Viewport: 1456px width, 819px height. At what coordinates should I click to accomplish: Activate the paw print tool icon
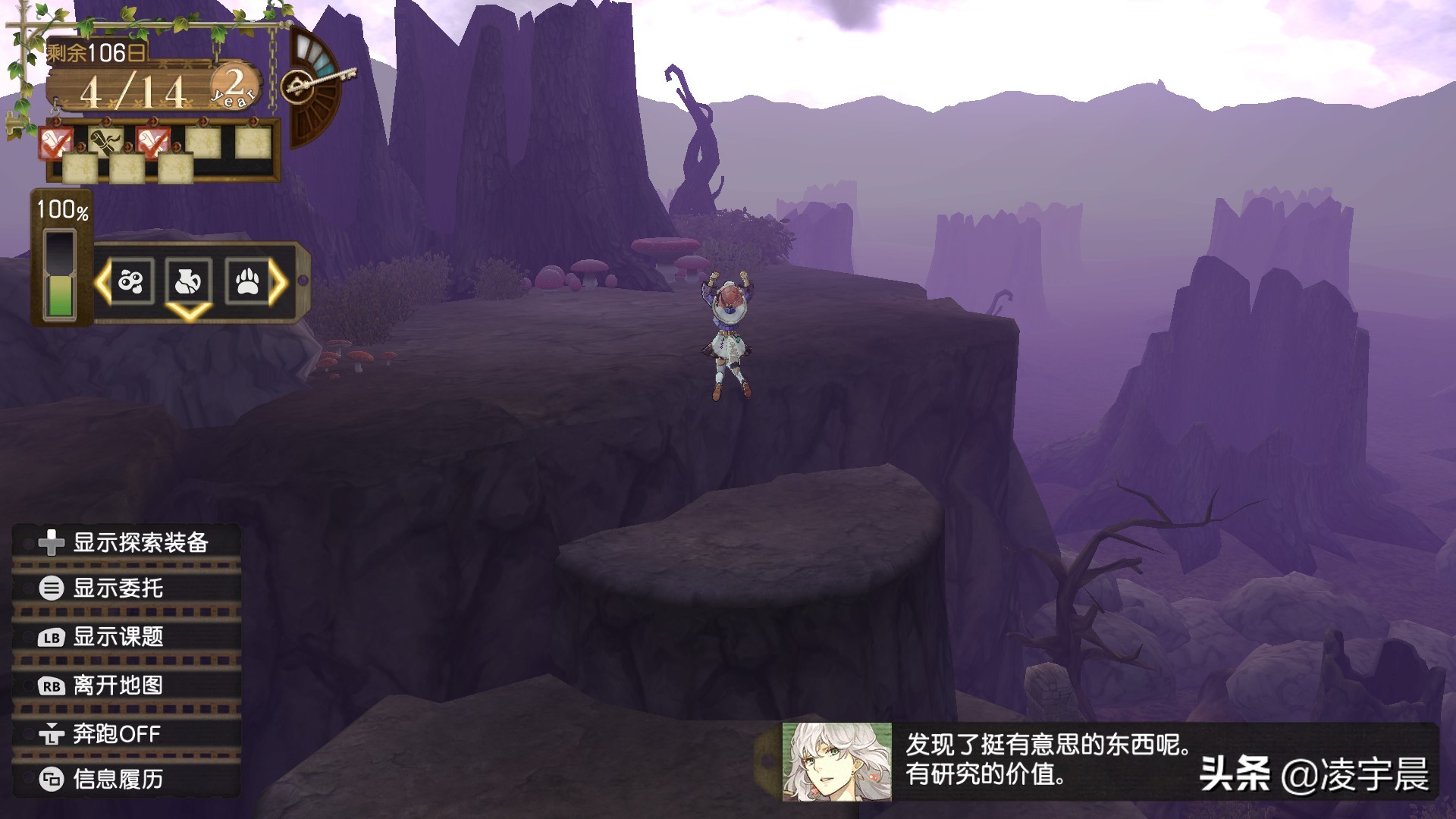[246, 282]
